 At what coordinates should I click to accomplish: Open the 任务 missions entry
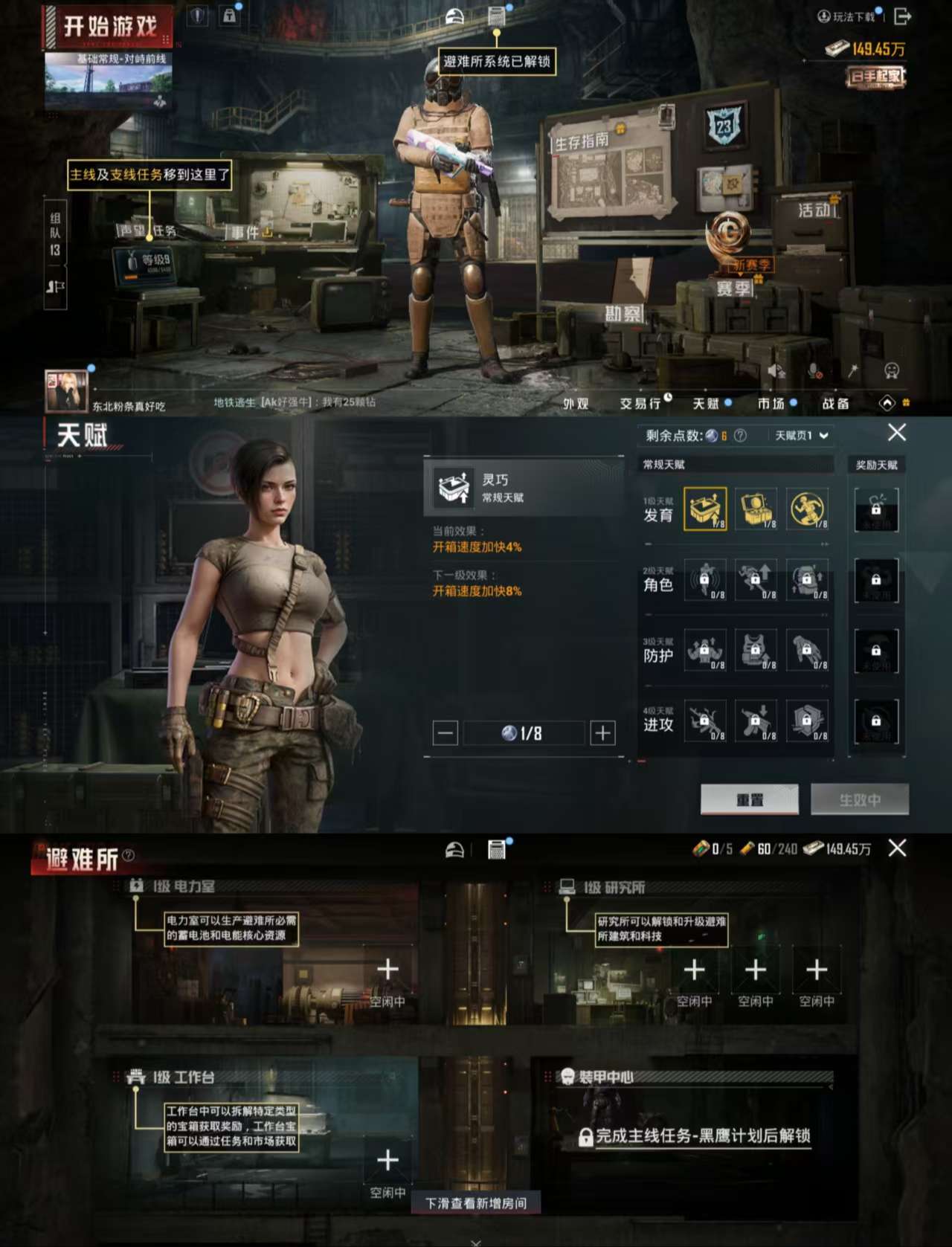click(165, 231)
